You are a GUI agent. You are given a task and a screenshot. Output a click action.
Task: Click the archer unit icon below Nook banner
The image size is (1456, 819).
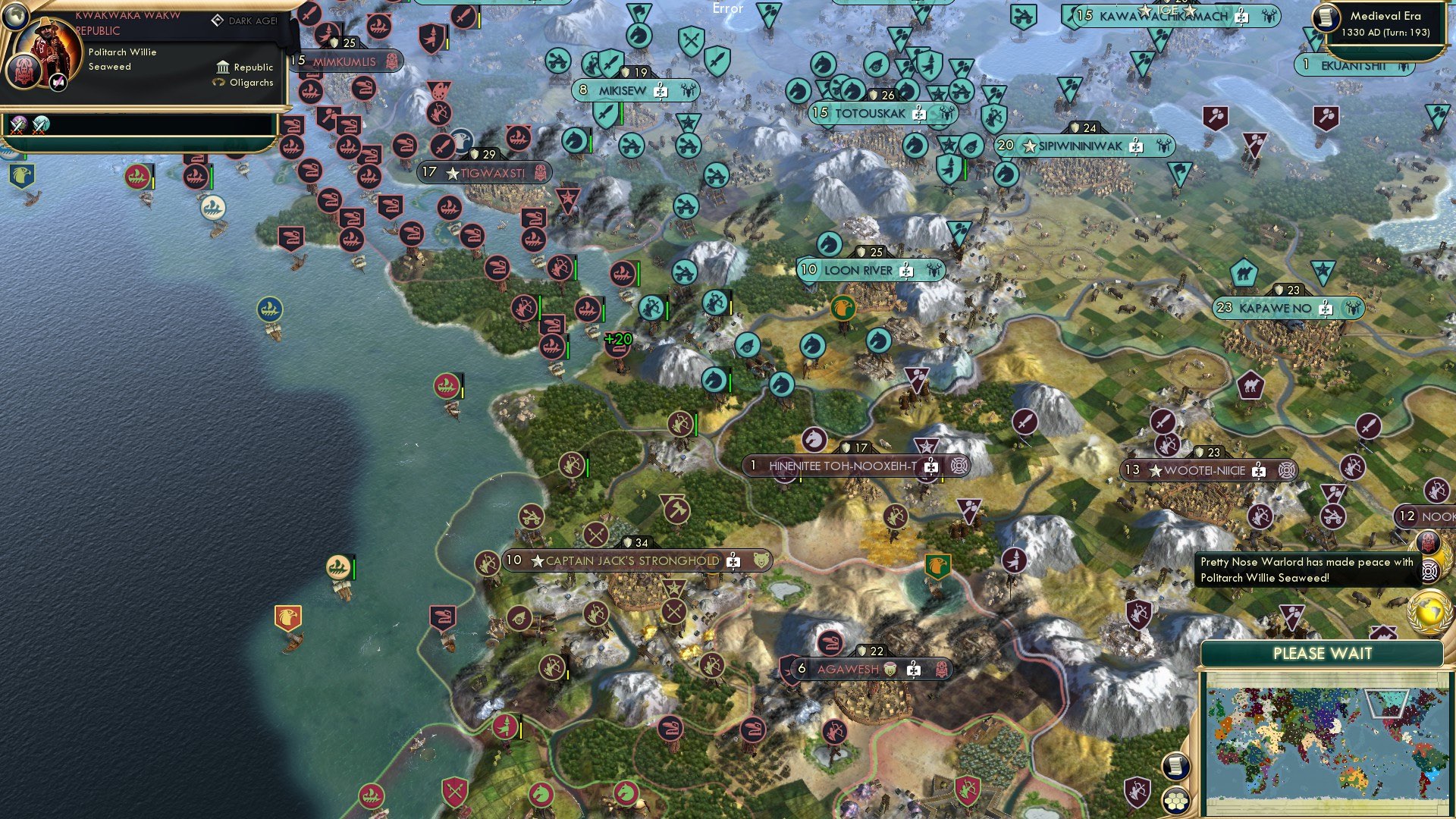(1436, 489)
